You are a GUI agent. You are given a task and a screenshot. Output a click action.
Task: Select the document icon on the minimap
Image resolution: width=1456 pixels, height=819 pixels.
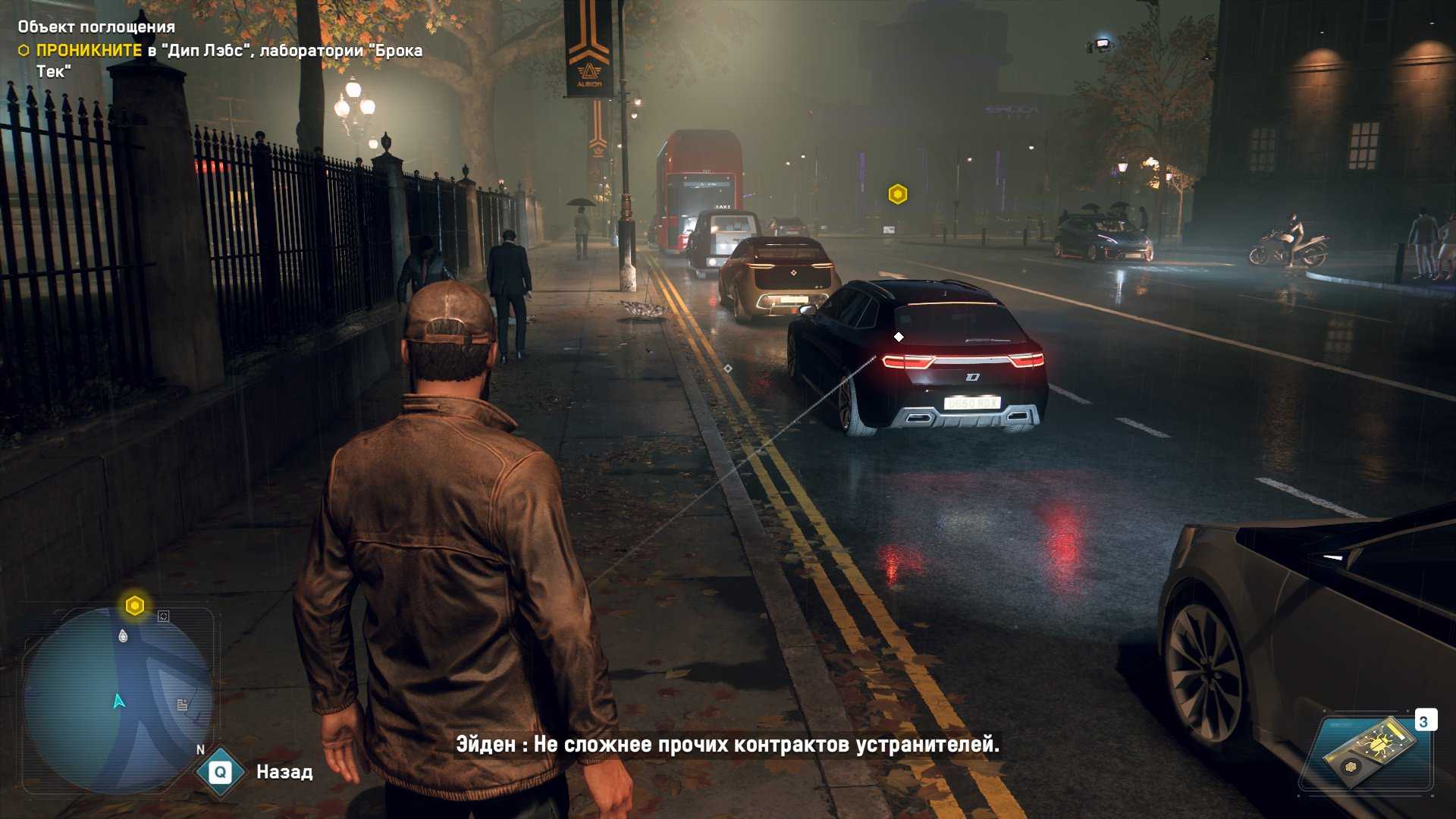[182, 704]
